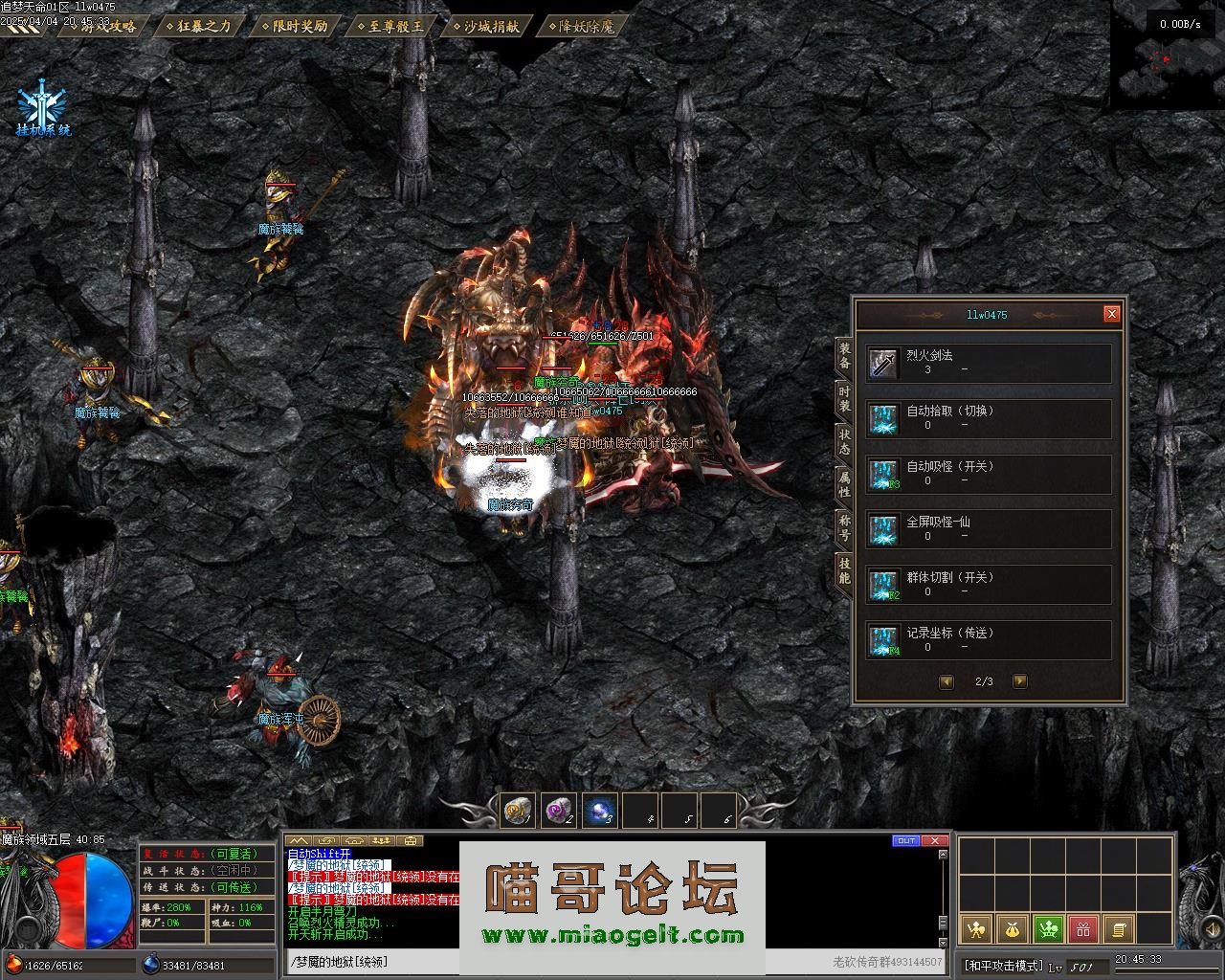The height and width of the screenshot is (980, 1225).
Task: Switch to the 装备 equipment tab
Action: (844, 356)
